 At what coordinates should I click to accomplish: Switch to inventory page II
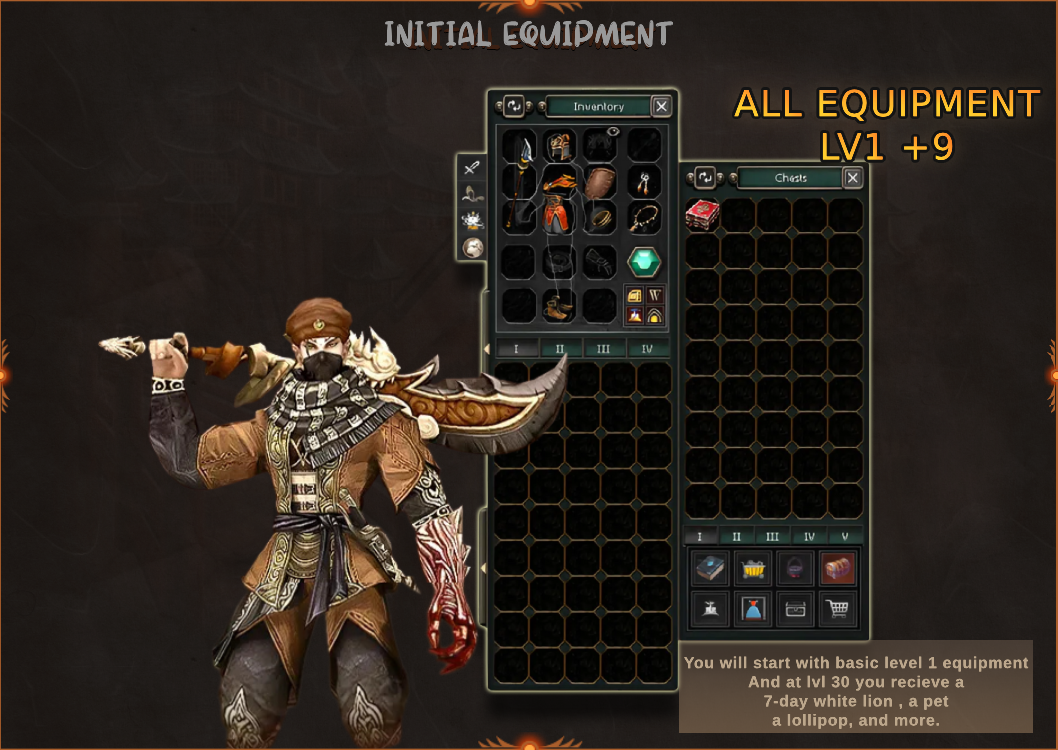tap(560, 349)
